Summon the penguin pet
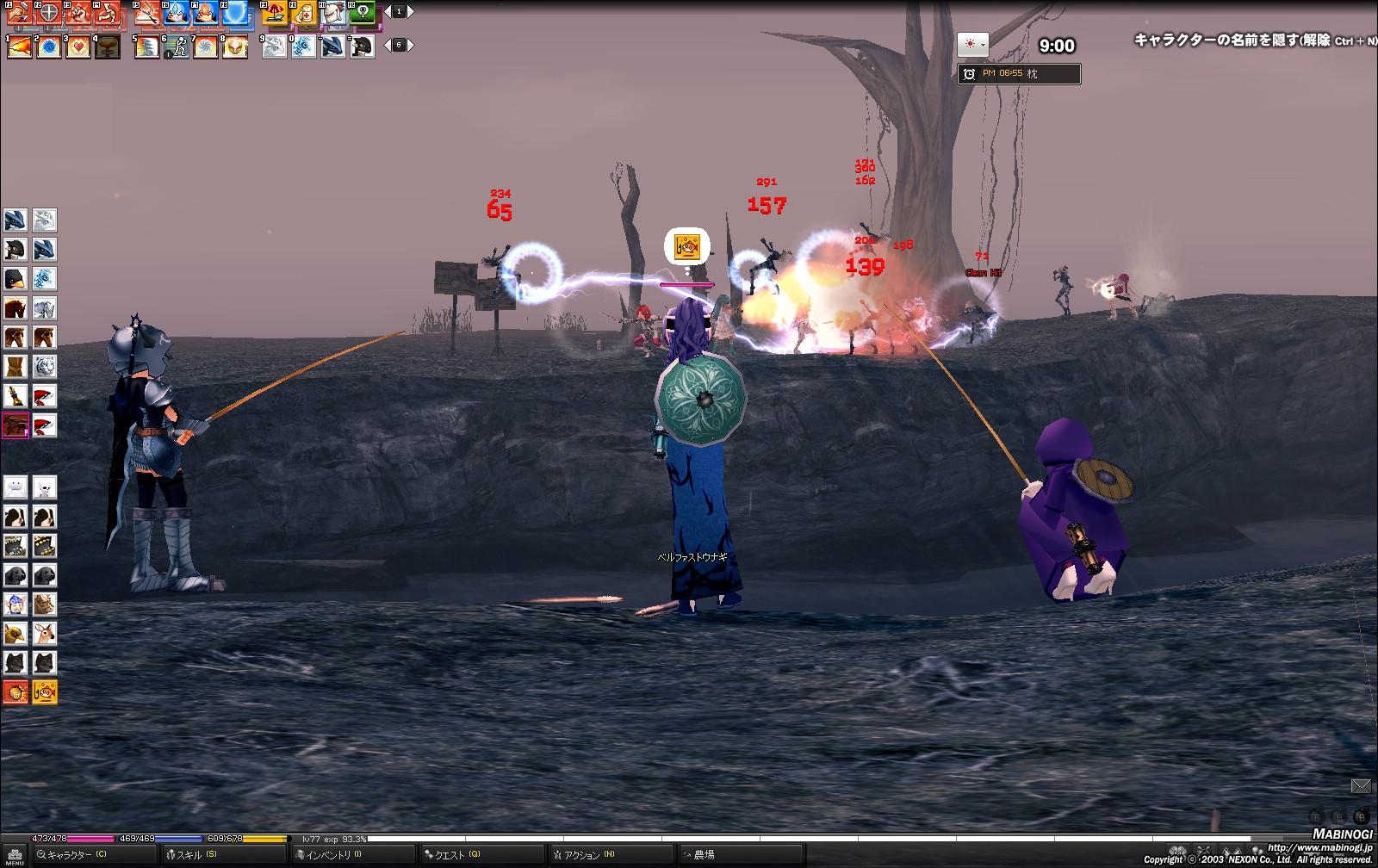The image size is (1378, 868). click(16, 279)
